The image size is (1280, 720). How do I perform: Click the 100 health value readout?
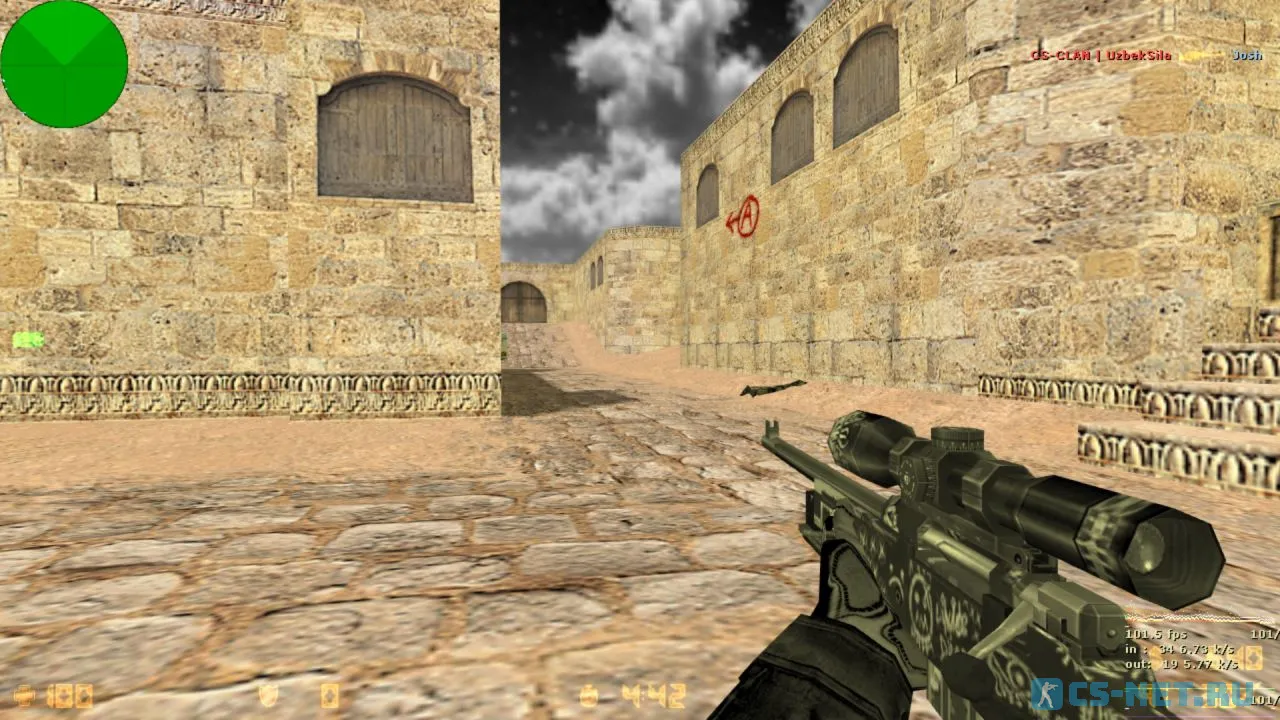tap(66, 694)
